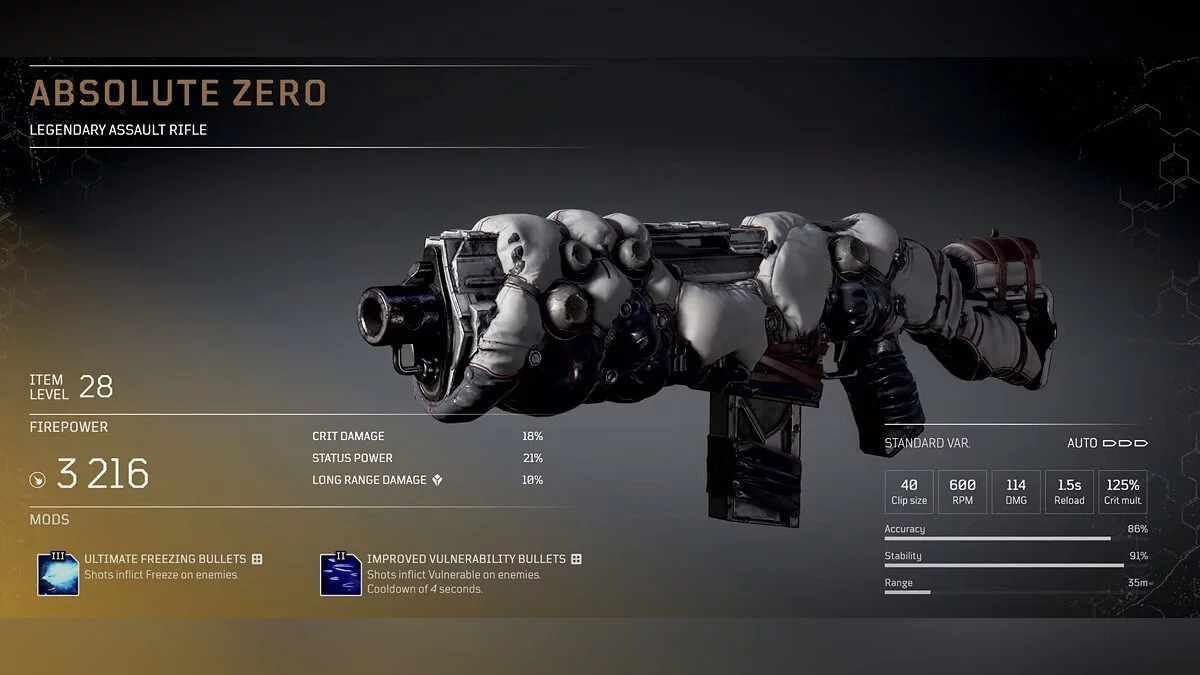Select the Improved Vulnerability Bullets mod icon

pyautogui.click(x=340, y=574)
